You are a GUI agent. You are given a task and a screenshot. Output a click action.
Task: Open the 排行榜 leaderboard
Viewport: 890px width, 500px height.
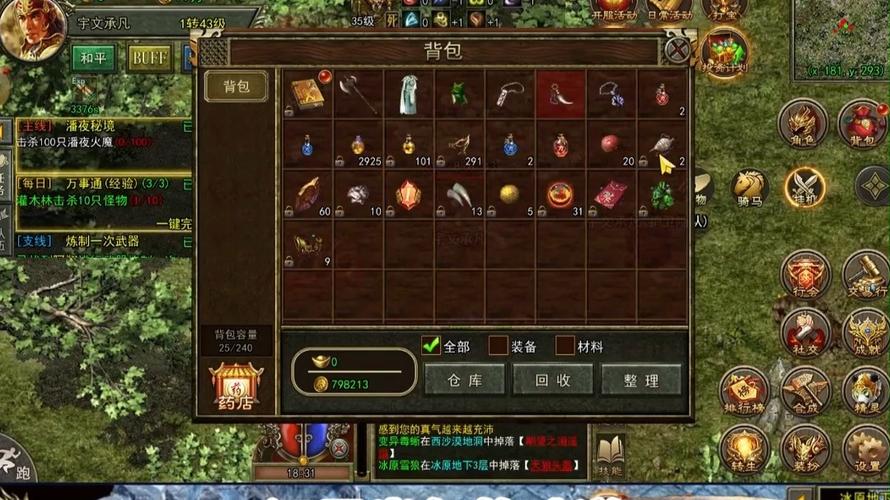744,392
